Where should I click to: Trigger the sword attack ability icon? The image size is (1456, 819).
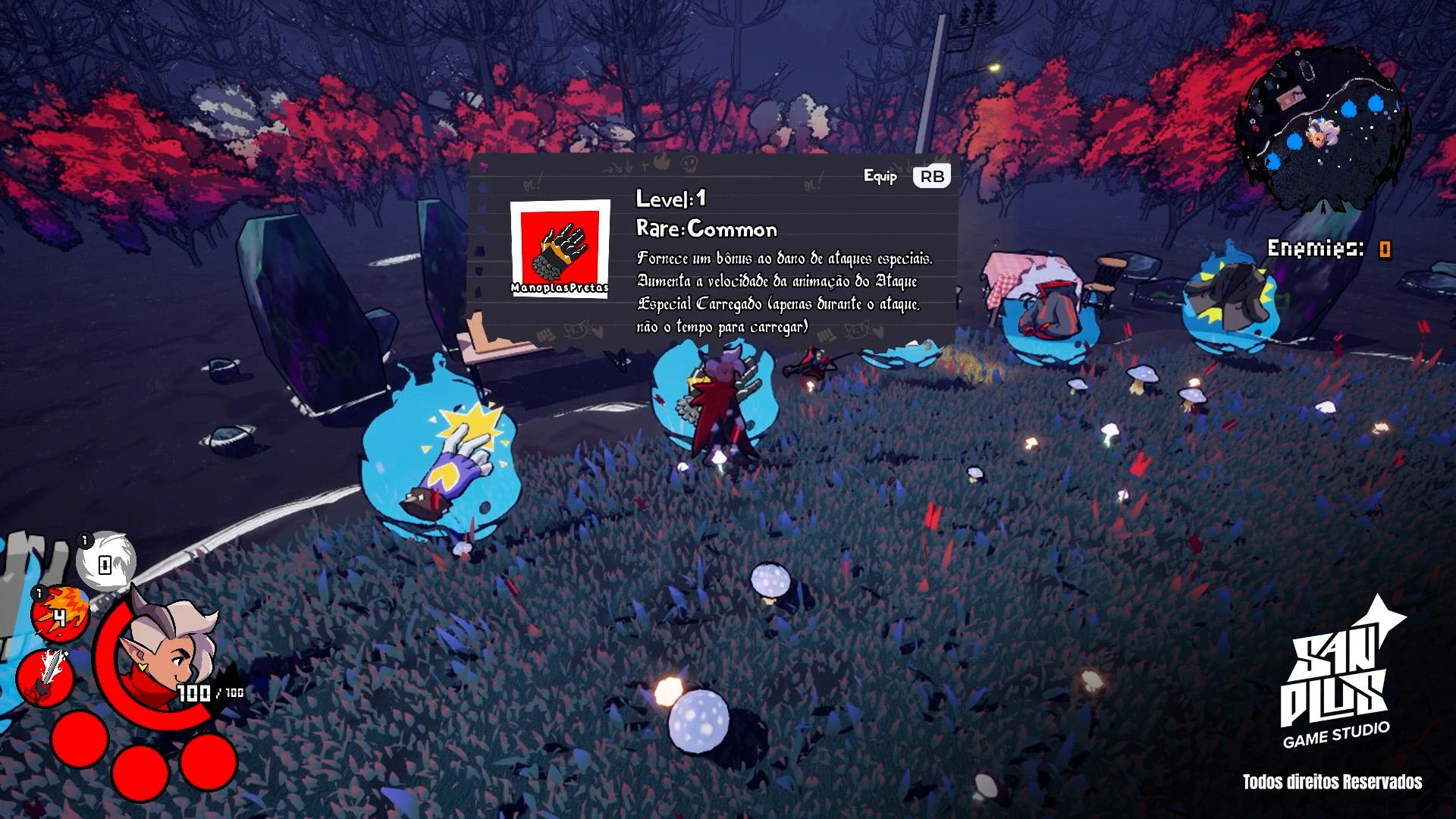click(x=45, y=676)
